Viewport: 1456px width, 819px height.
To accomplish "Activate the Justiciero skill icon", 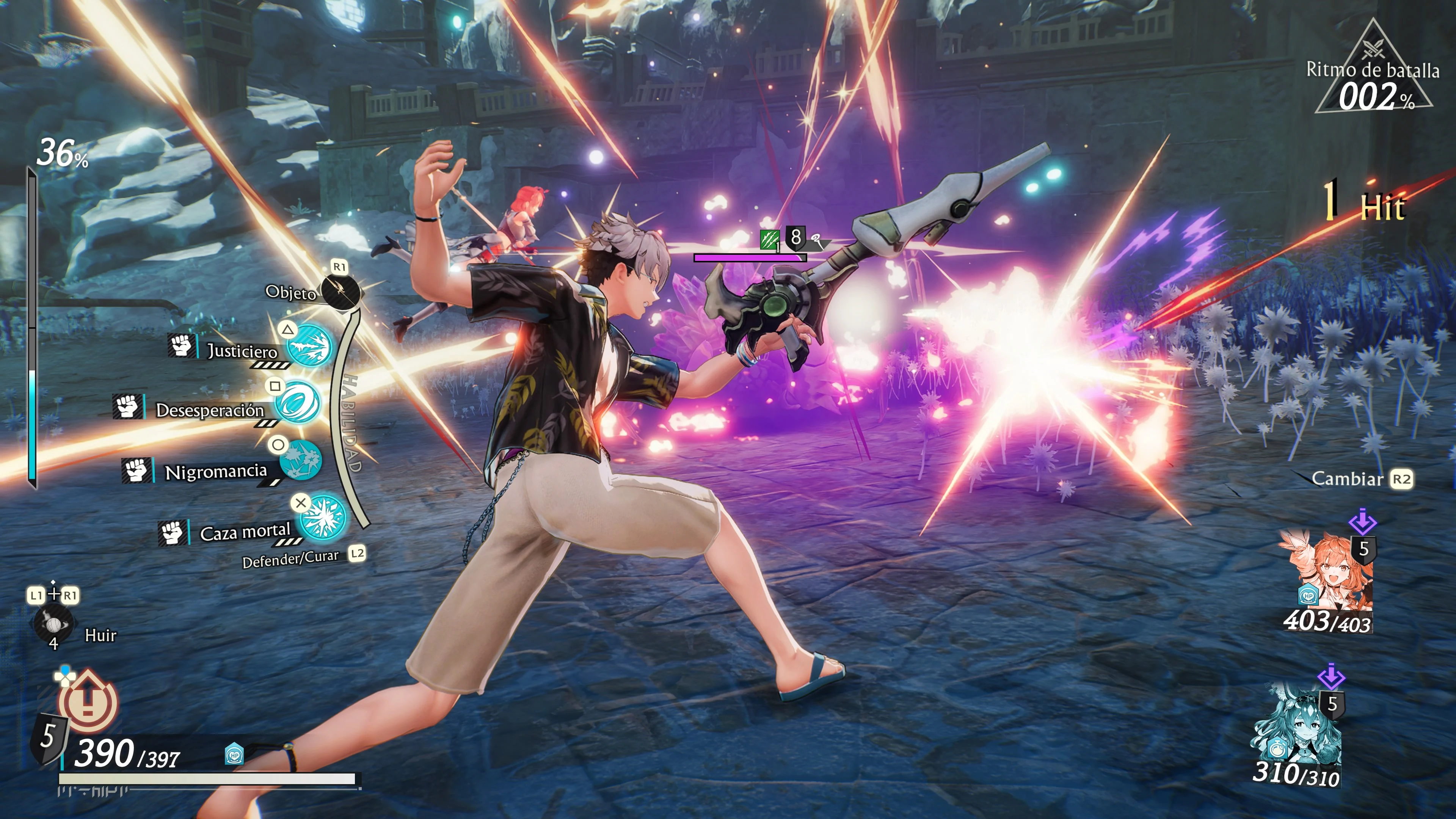I will 309,345.
